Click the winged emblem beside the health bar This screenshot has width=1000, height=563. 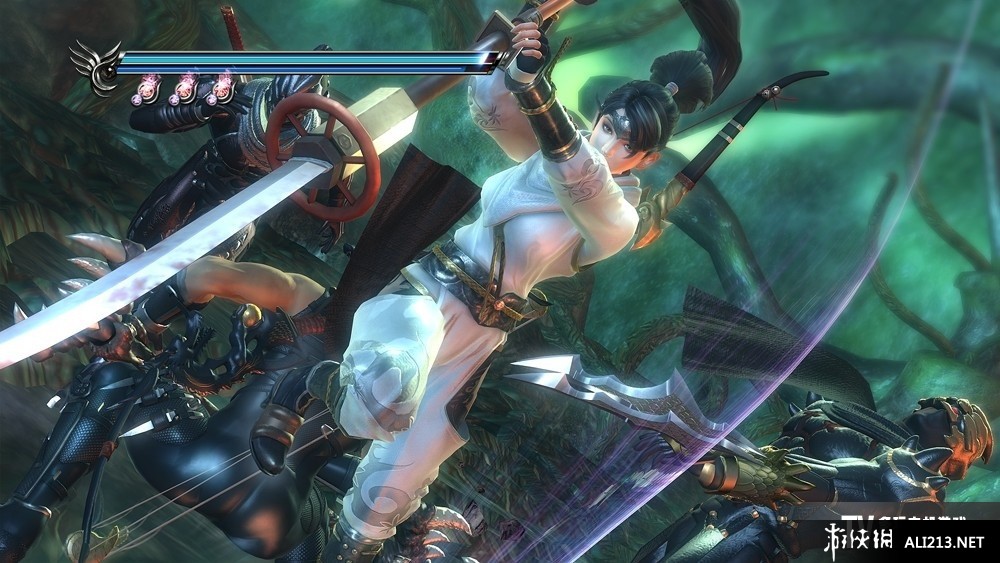tap(97, 67)
